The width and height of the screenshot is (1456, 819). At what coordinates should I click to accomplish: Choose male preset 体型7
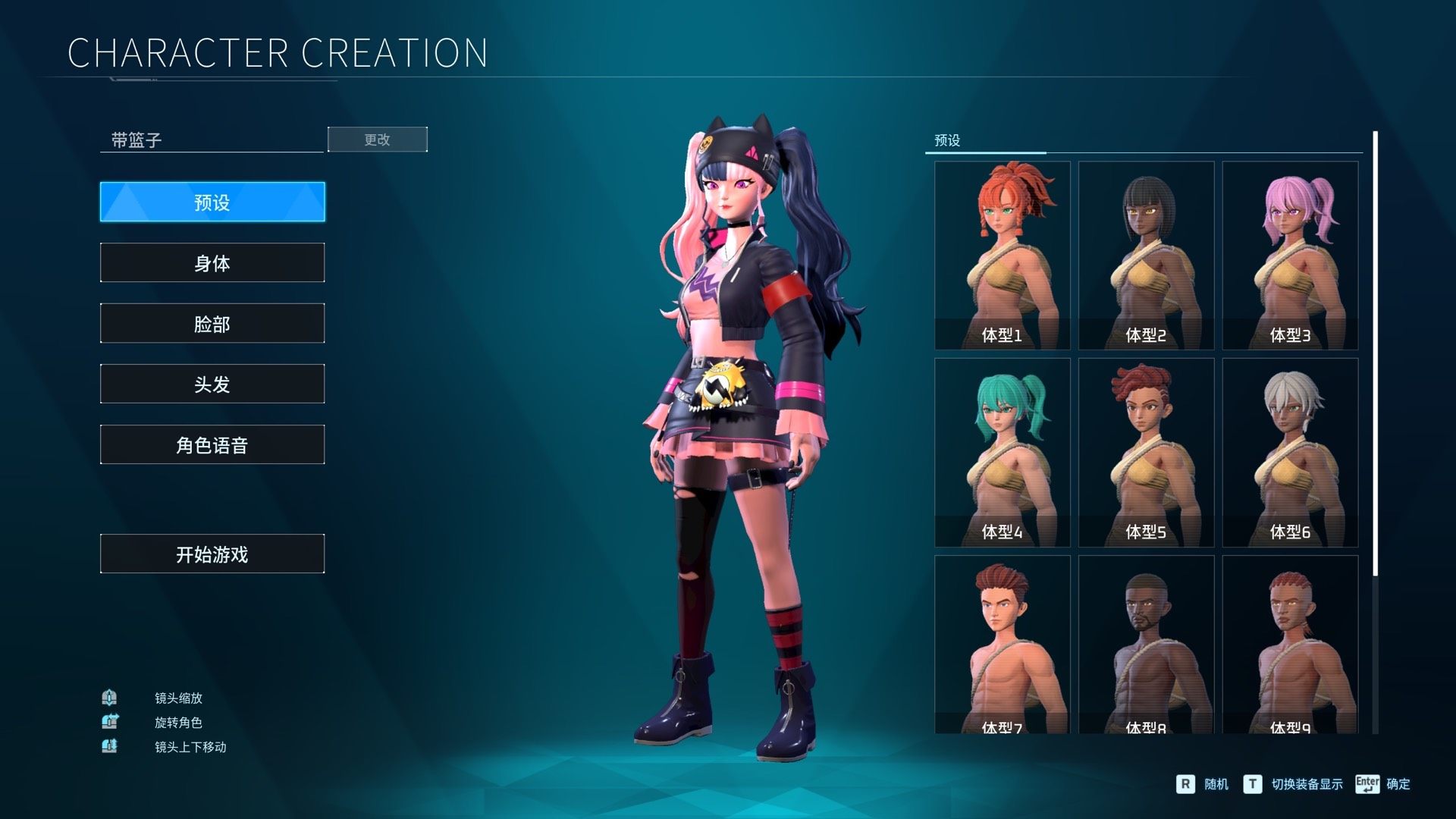coord(1002,645)
